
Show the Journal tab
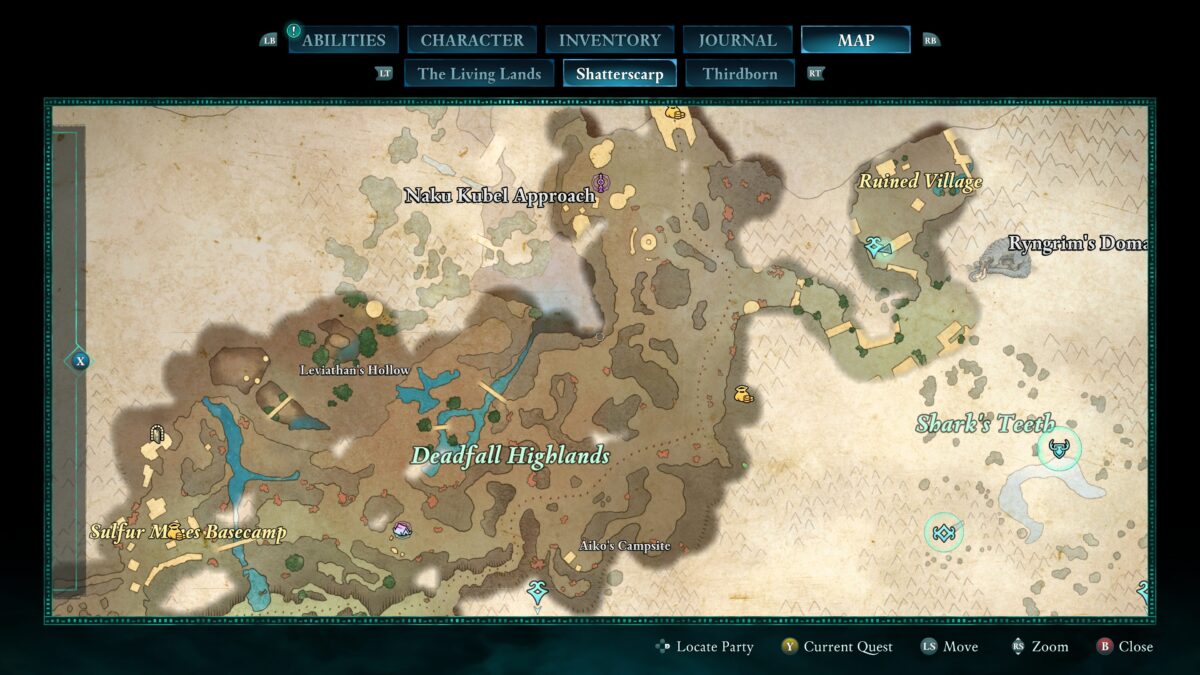click(x=738, y=40)
